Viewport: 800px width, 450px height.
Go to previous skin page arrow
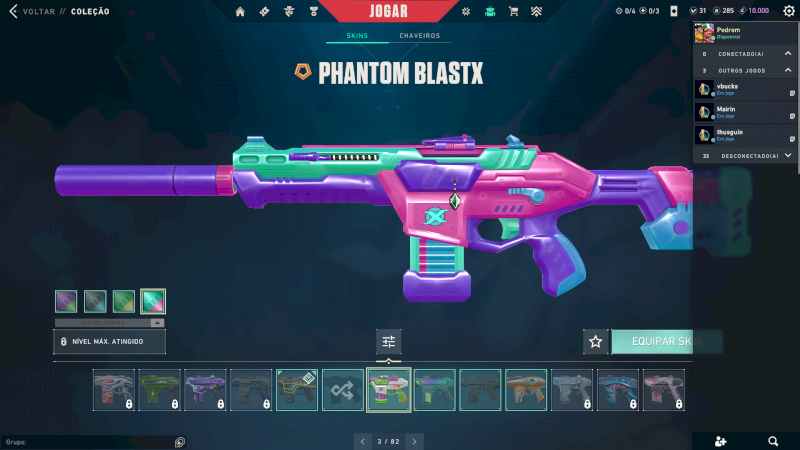coord(362,441)
